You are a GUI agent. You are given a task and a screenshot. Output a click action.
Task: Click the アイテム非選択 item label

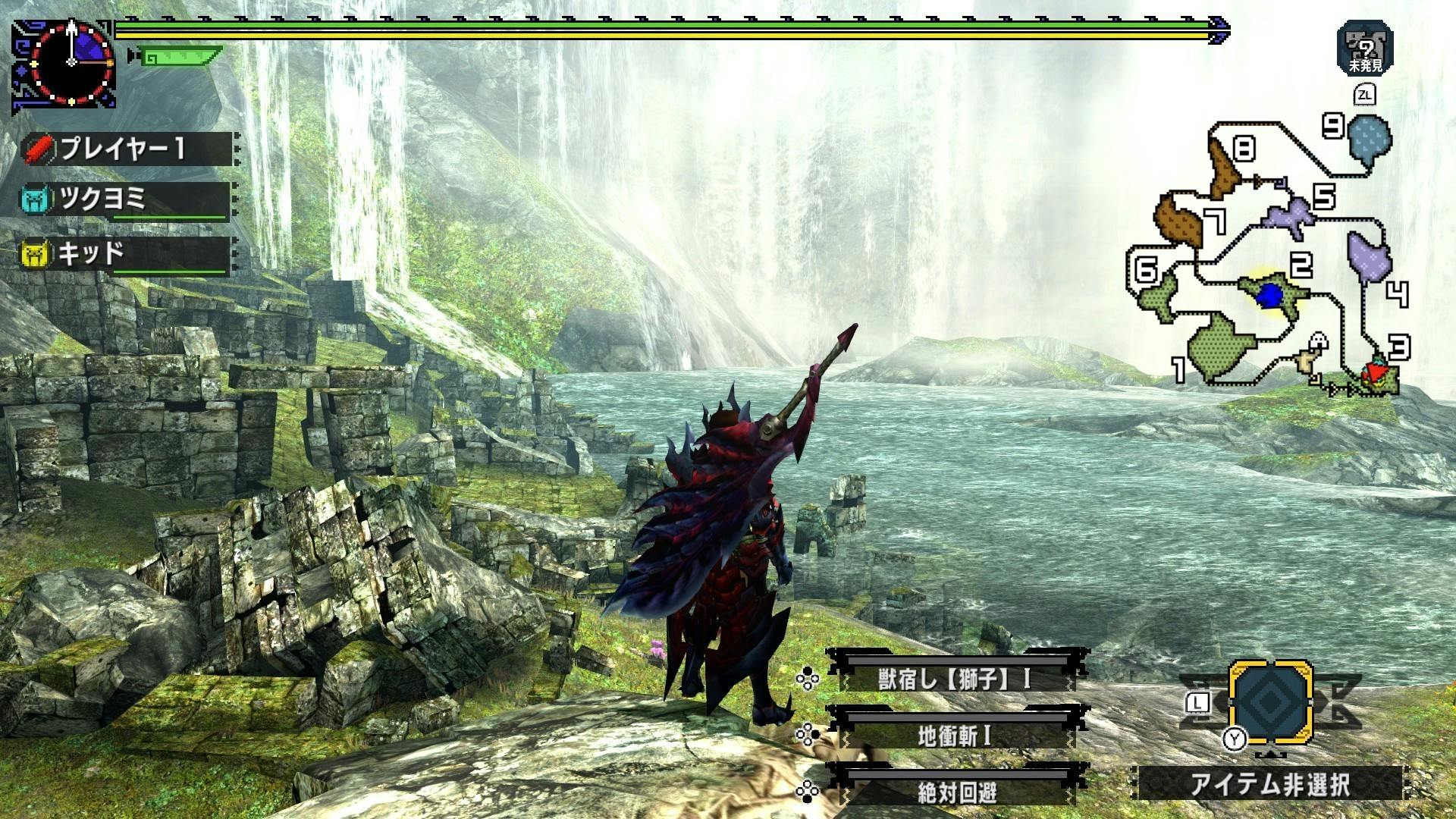pyautogui.click(x=1271, y=784)
